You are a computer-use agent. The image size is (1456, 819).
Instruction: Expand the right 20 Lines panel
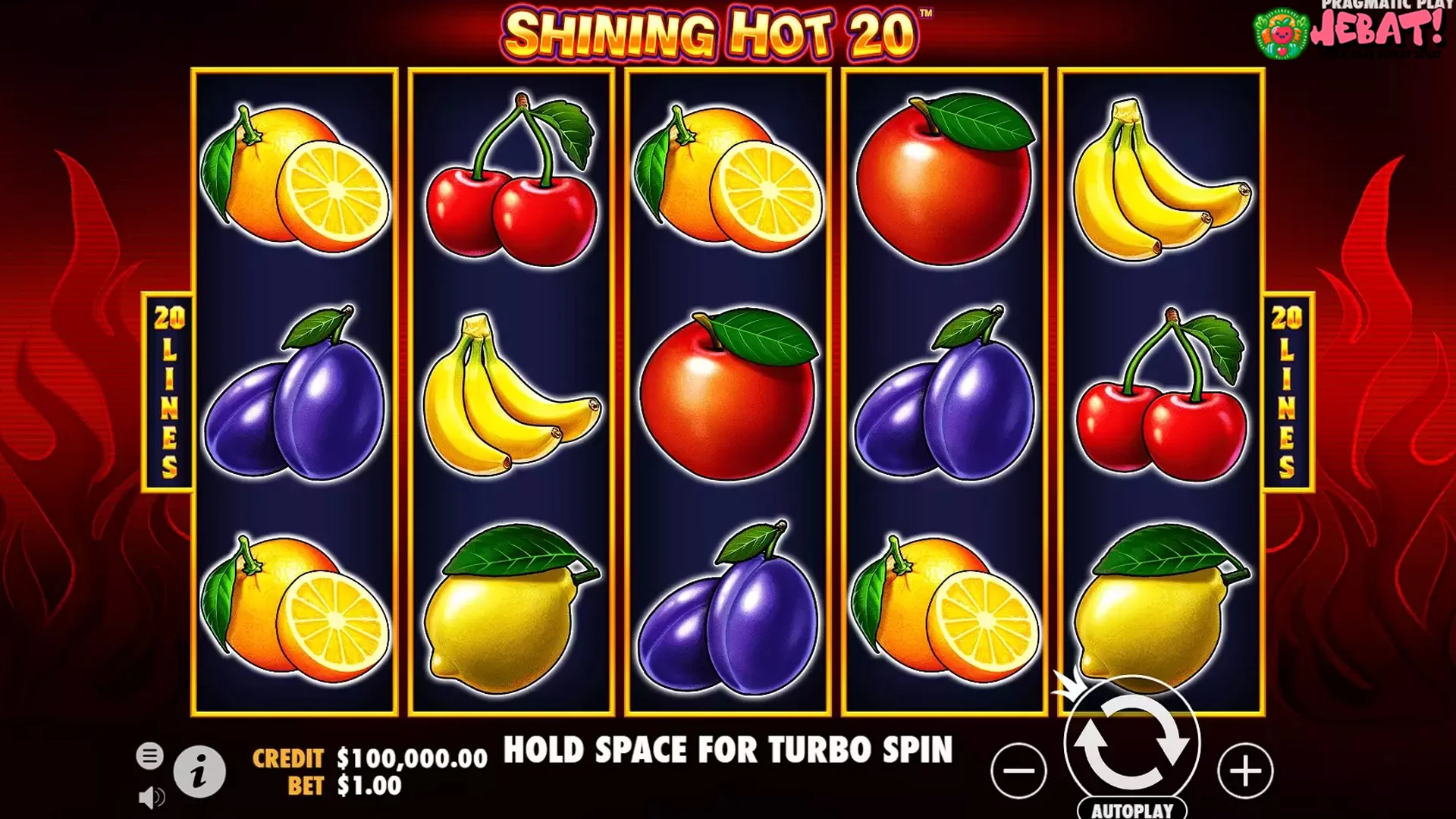click(x=1287, y=391)
